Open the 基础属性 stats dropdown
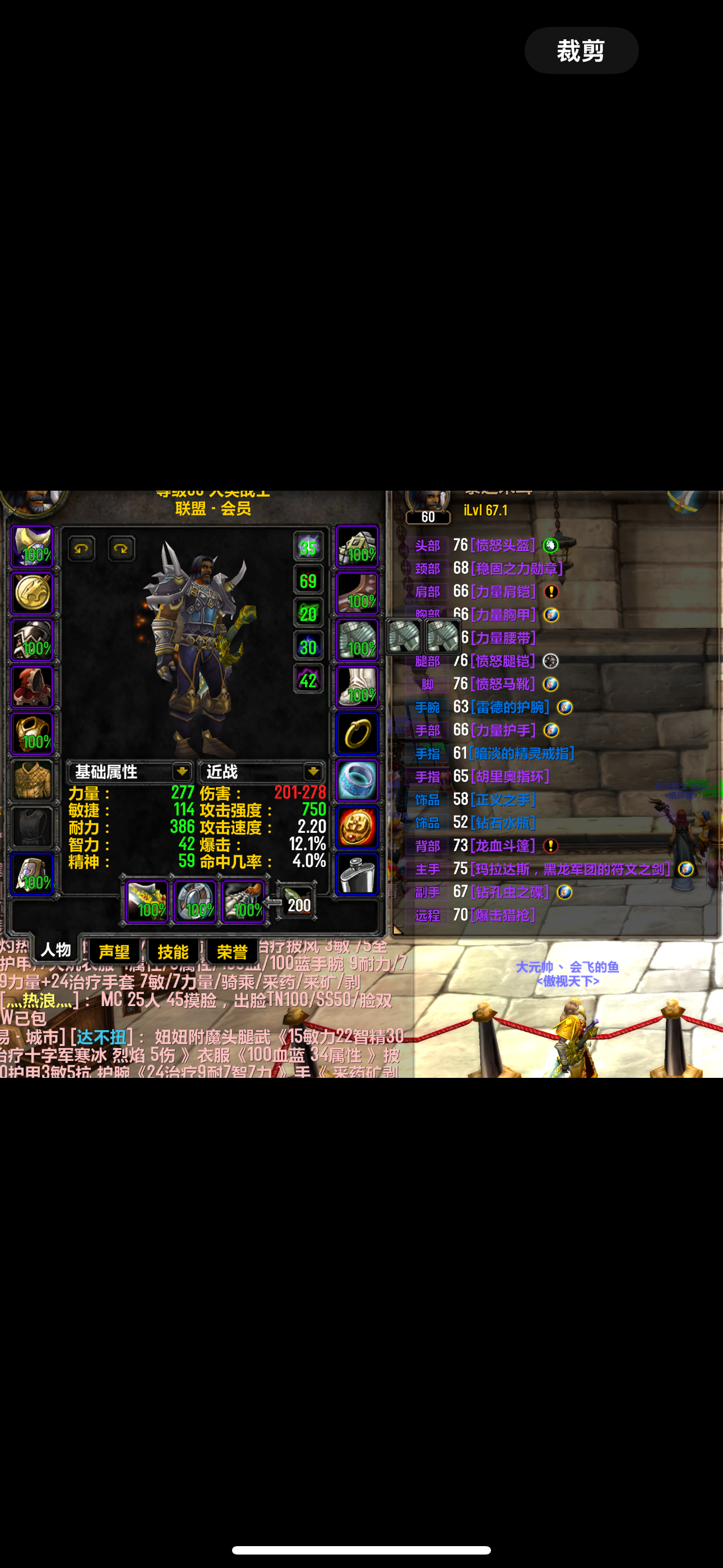Image resolution: width=723 pixels, height=1568 pixels. click(x=182, y=772)
